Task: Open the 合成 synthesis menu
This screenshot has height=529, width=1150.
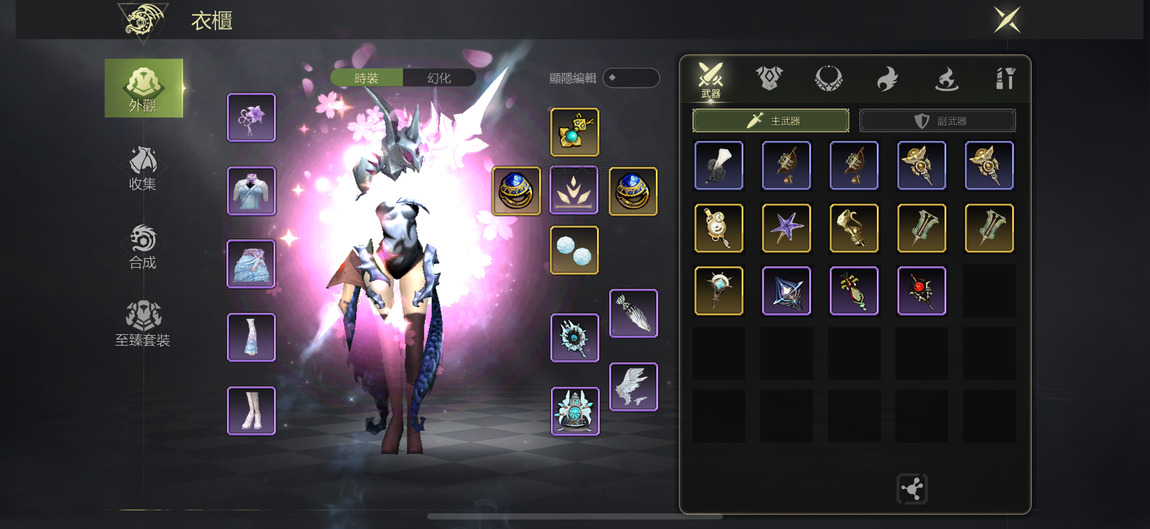Action: click(x=143, y=247)
